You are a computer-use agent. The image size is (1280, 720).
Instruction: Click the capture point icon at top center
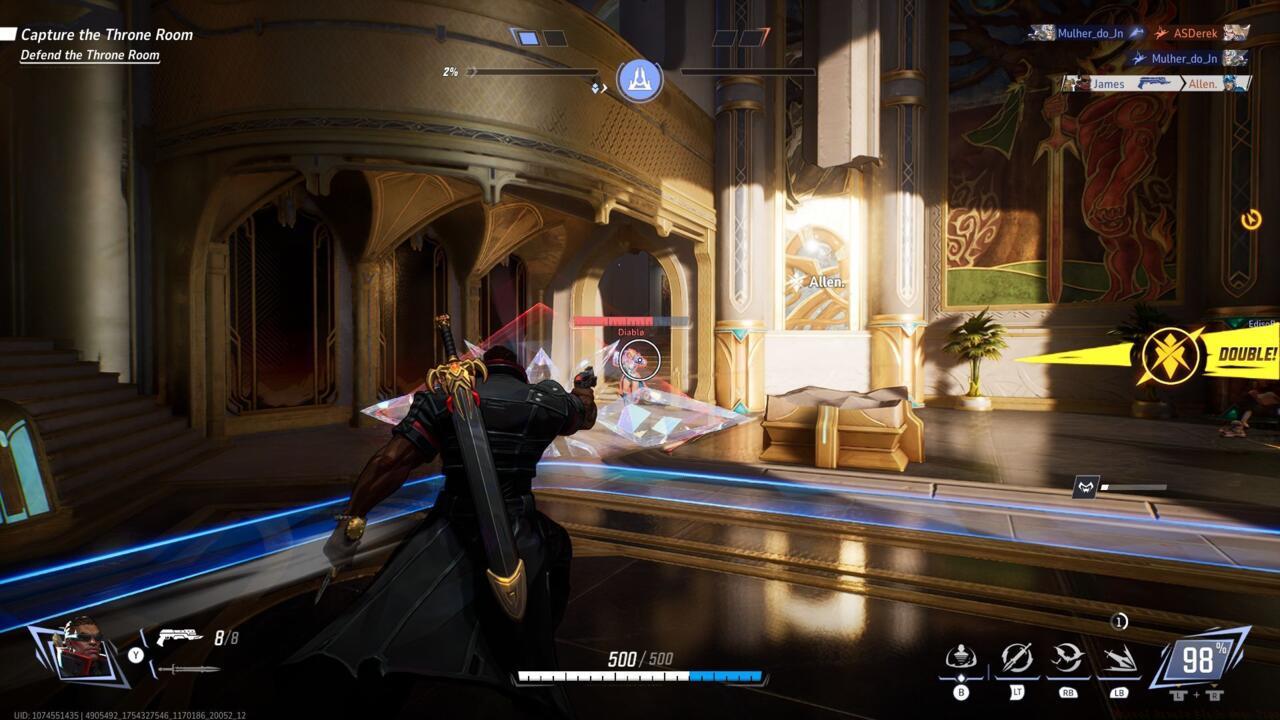[x=640, y=80]
